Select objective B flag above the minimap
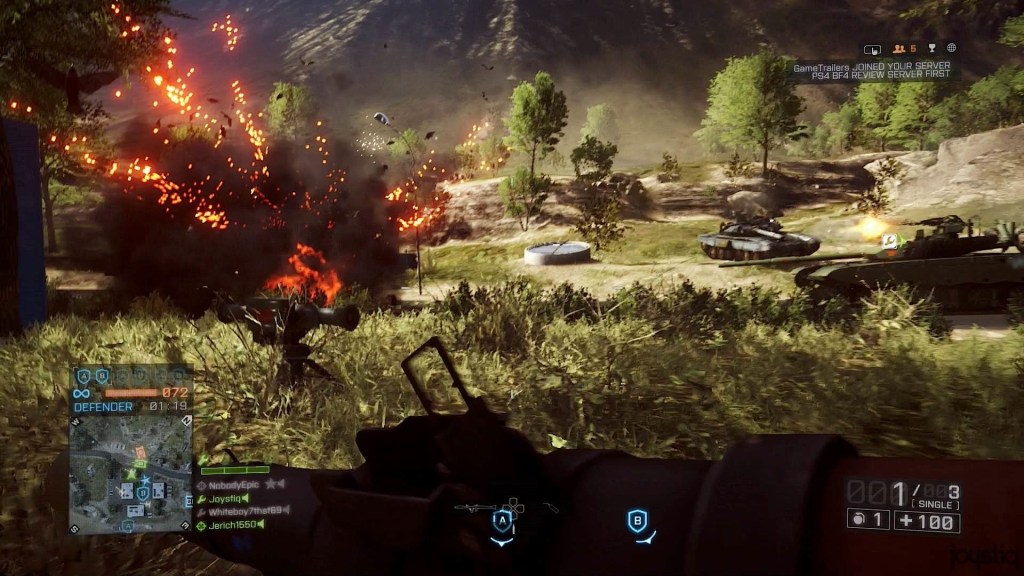 (101, 377)
